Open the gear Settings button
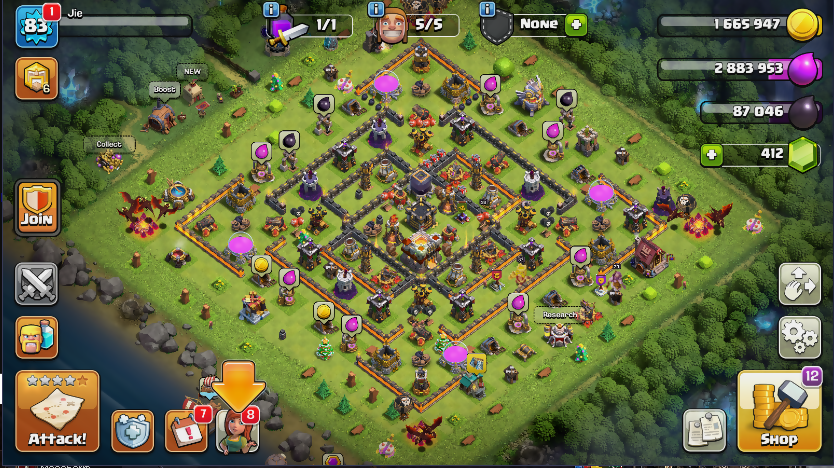Image resolution: width=834 pixels, height=468 pixels. click(x=799, y=336)
